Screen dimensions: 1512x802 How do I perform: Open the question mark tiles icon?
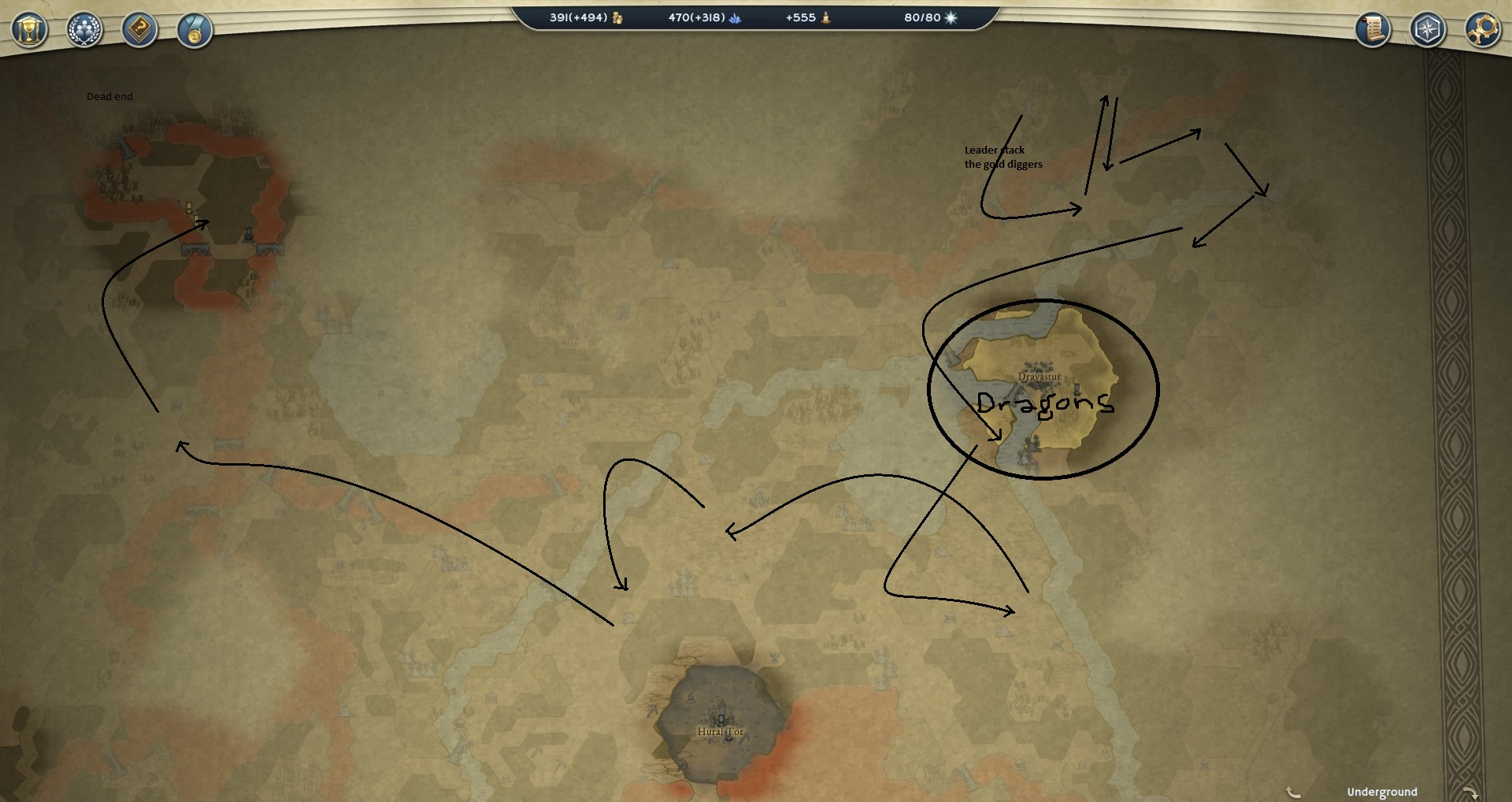pyautogui.click(x=139, y=31)
